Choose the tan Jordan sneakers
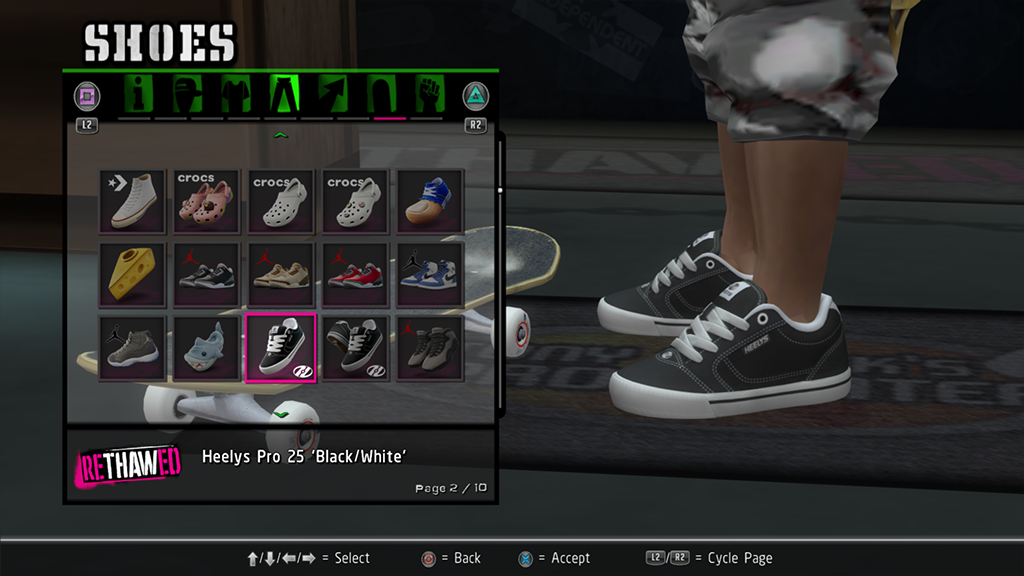This screenshot has width=1024, height=576. (x=281, y=274)
